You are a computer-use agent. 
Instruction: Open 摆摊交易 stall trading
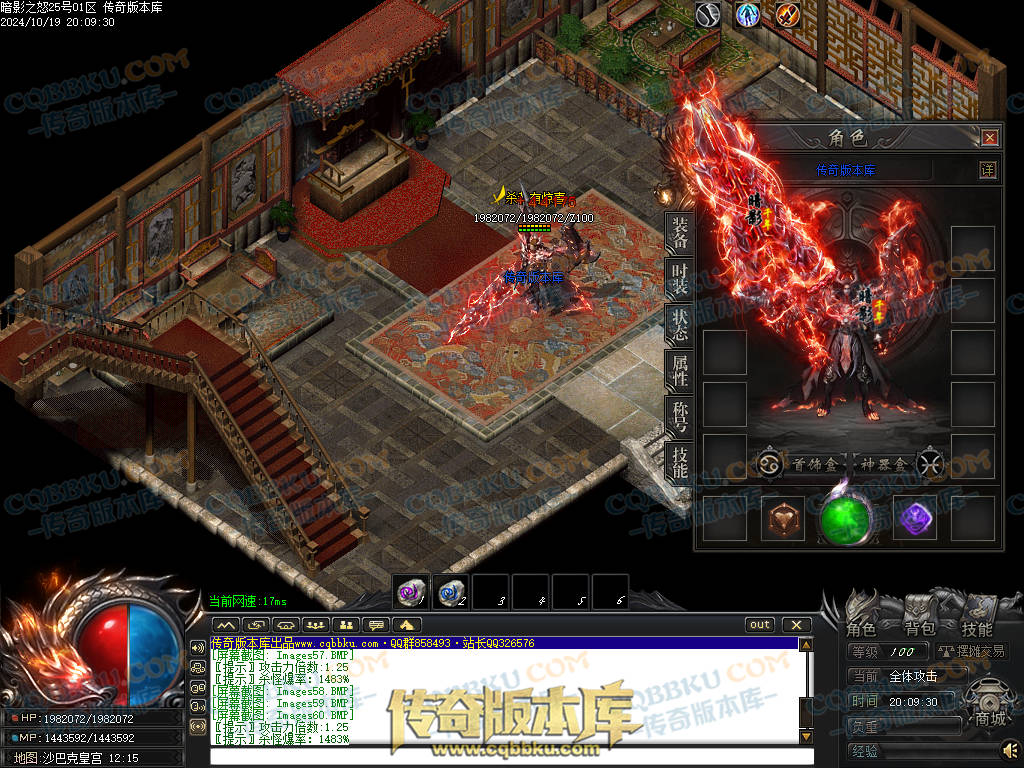point(972,652)
